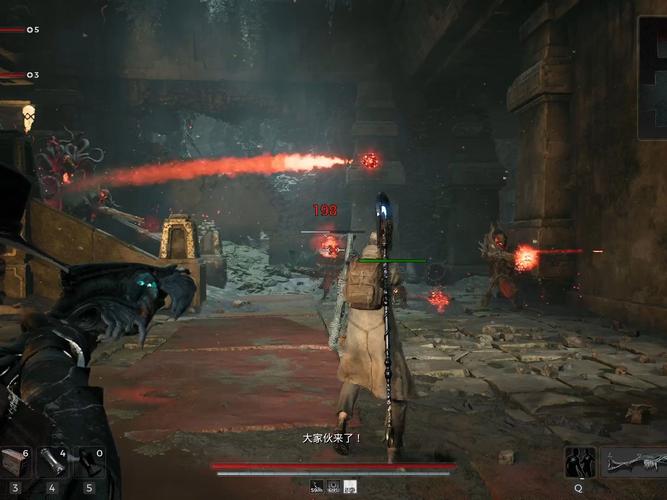Select the dark pouch slot with zero count

point(89,462)
